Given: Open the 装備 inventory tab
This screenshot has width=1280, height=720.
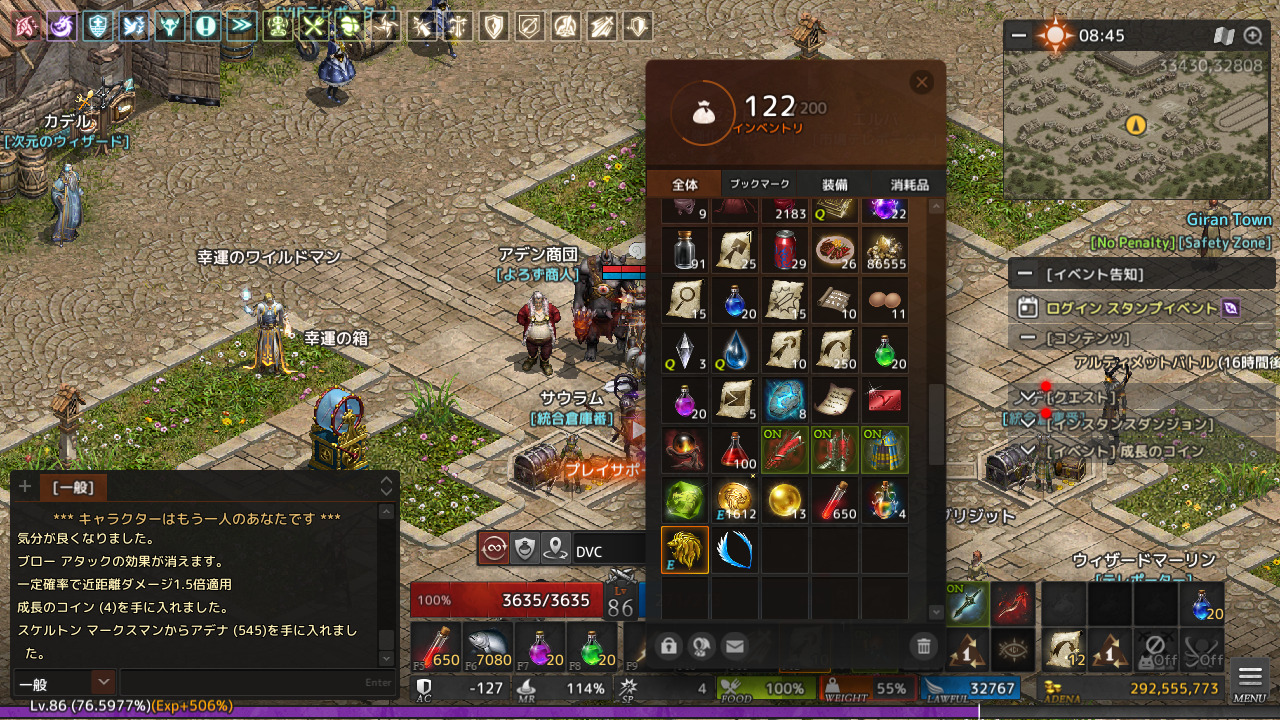Looking at the screenshot, I should (835, 184).
